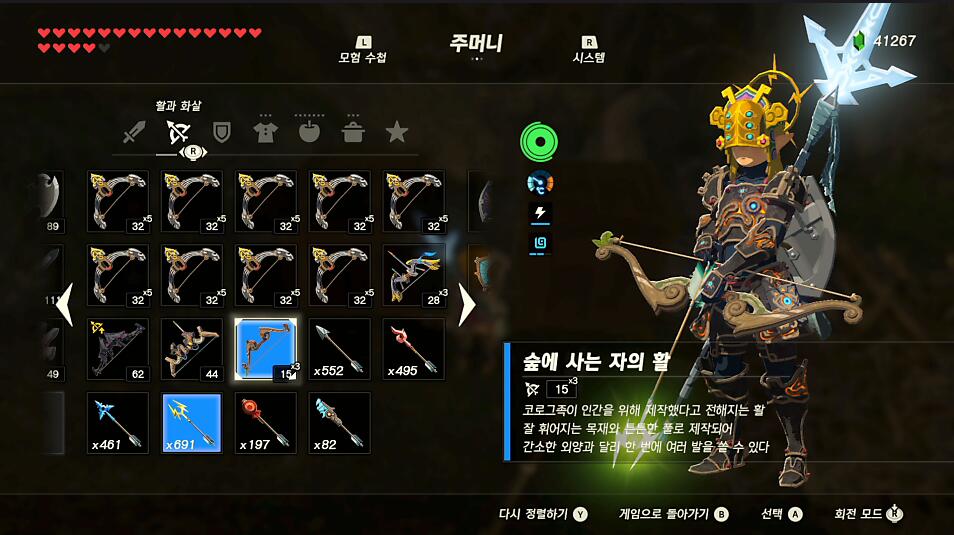Select the bow with 44 attack

(x=192, y=349)
